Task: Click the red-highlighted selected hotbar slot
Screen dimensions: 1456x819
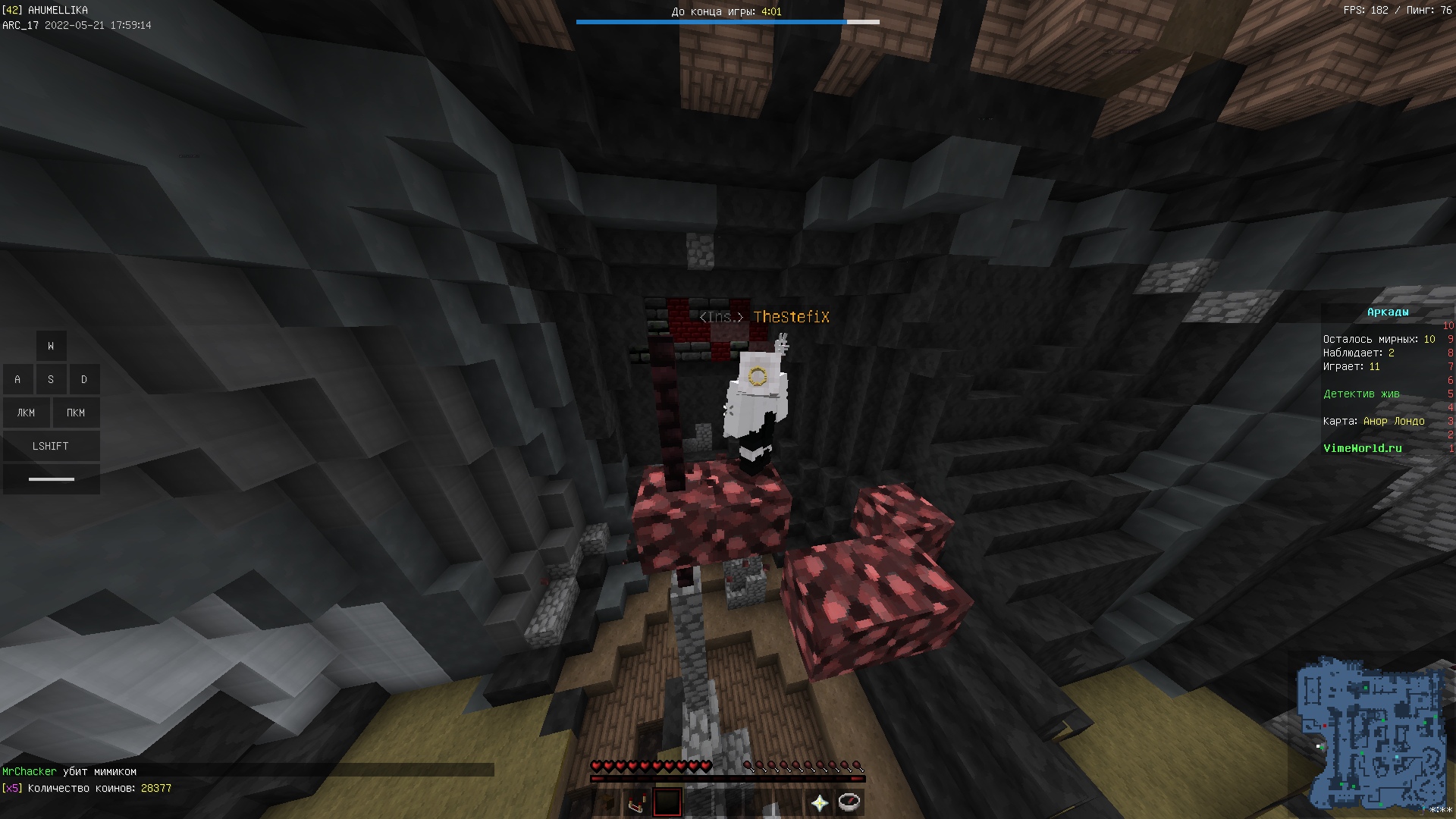Action: click(667, 802)
